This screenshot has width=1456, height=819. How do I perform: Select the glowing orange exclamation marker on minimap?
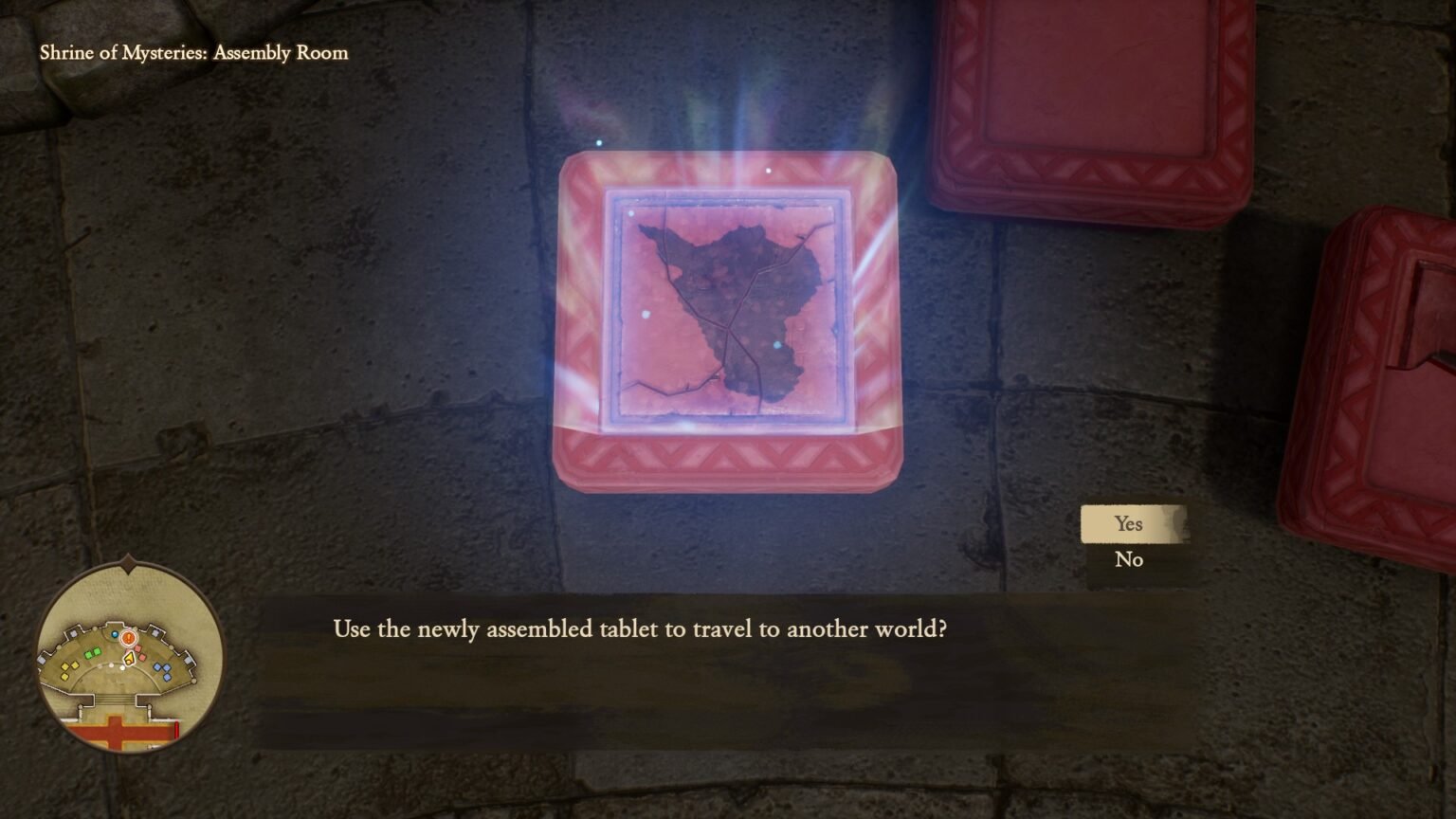[128, 638]
